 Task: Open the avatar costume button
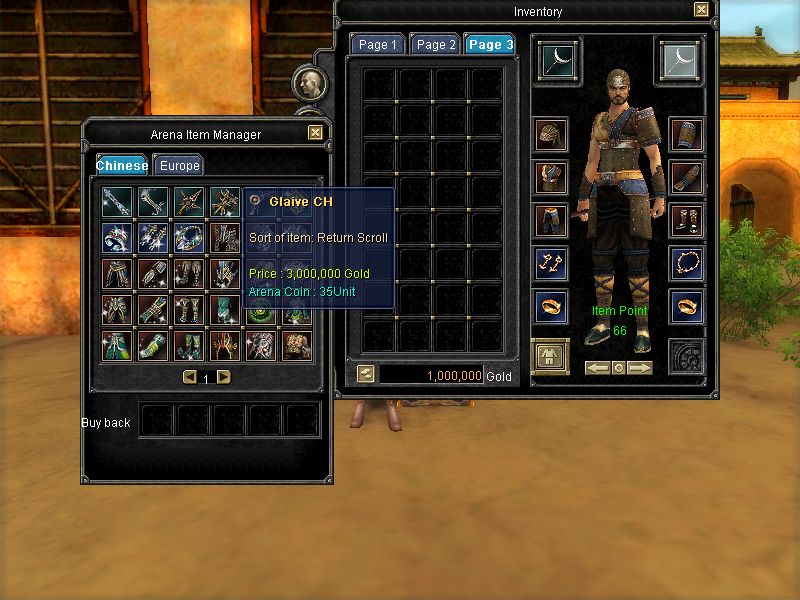click(x=550, y=356)
